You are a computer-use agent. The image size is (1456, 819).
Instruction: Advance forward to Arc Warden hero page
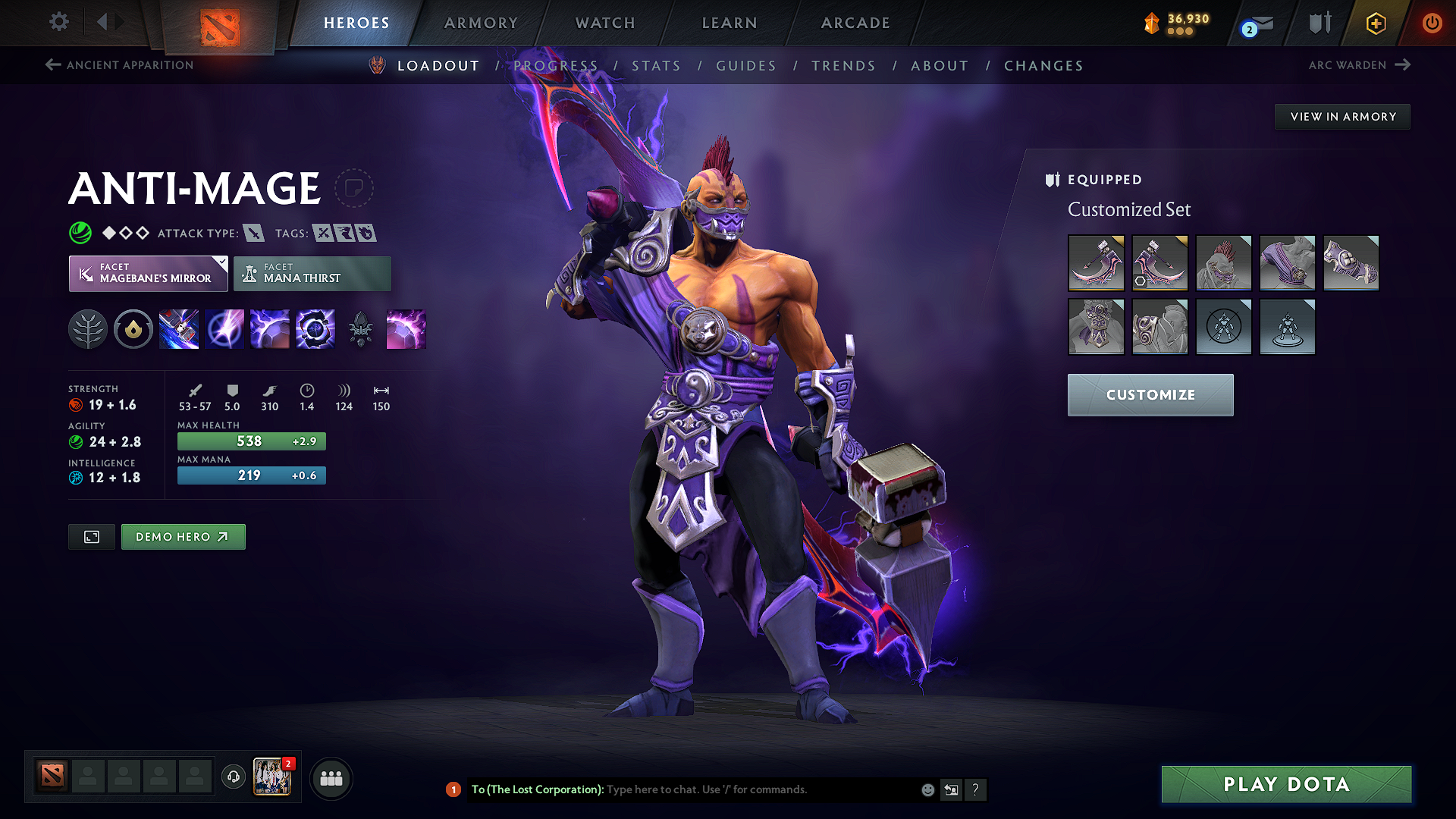[x=1361, y=65]
